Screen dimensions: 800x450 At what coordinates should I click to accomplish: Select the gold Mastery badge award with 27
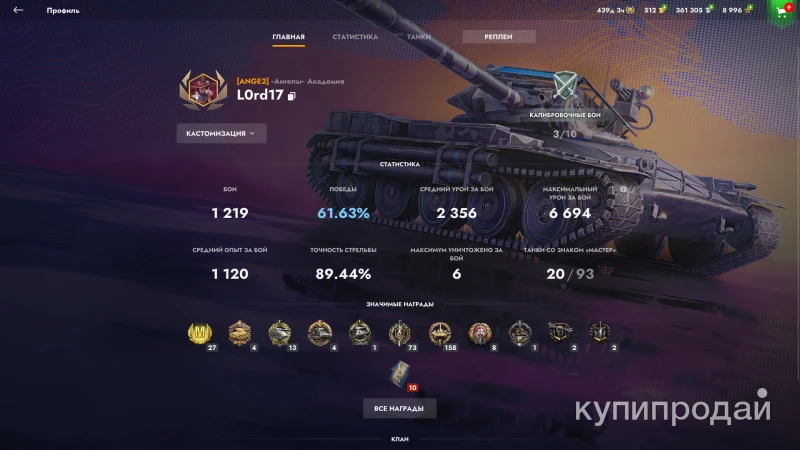tap(202, 333)
